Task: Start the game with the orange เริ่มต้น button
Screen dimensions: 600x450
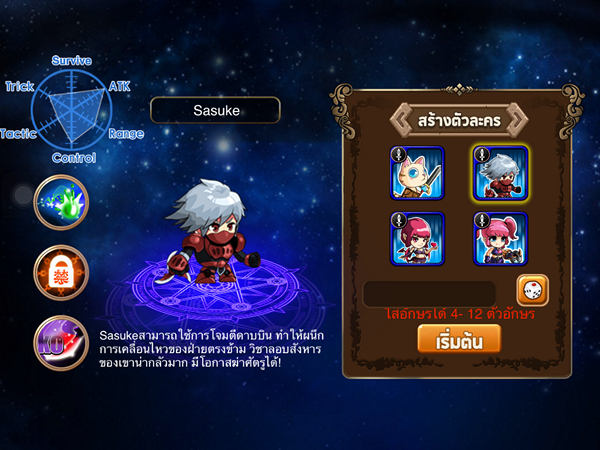Action: [458, 340]
